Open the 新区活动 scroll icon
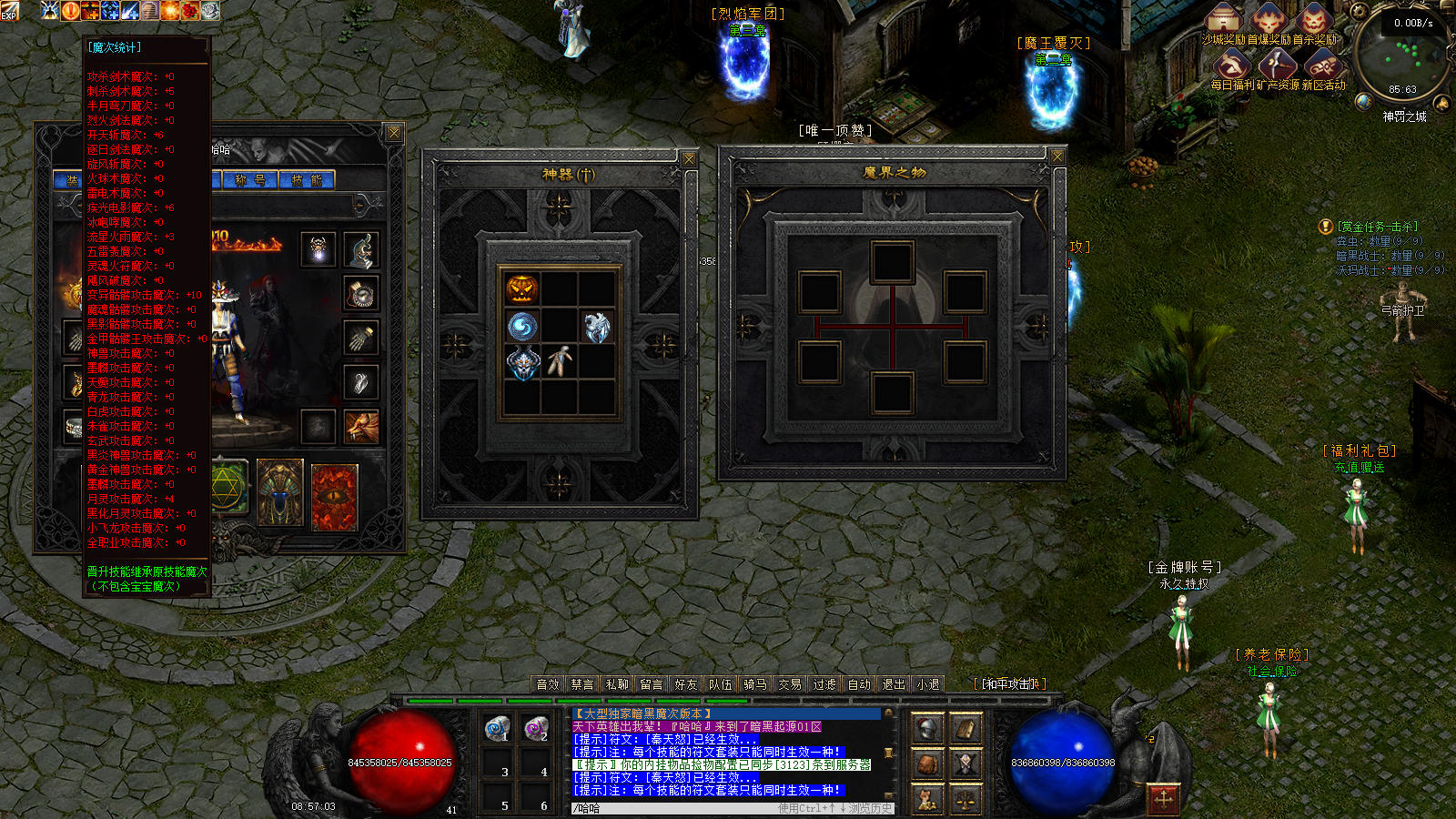Image resolution: width=1456 pixels, height=819 pixels. pyautogui.click(x=1322, y=66)
